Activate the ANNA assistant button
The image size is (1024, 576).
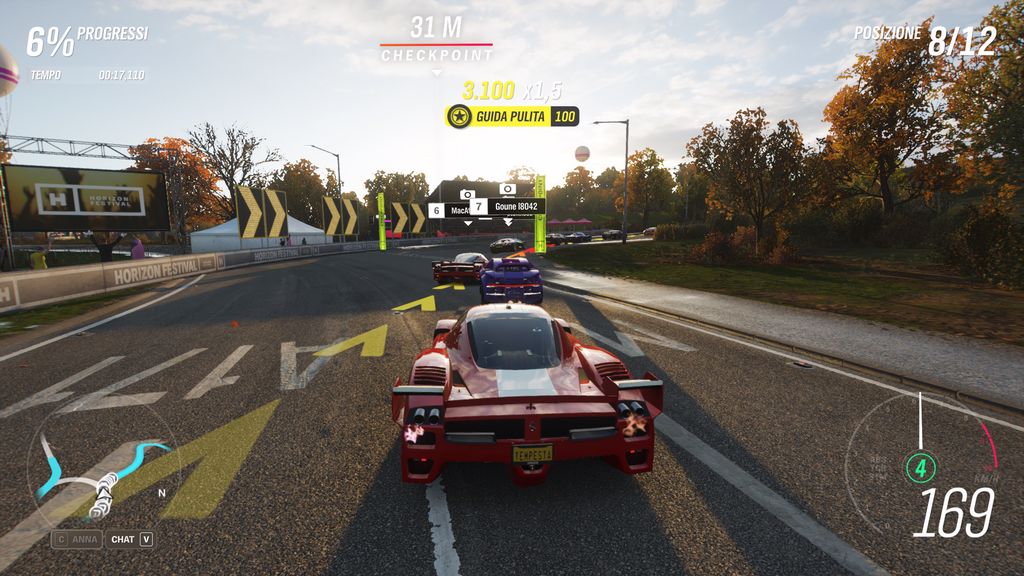[77, 539]
